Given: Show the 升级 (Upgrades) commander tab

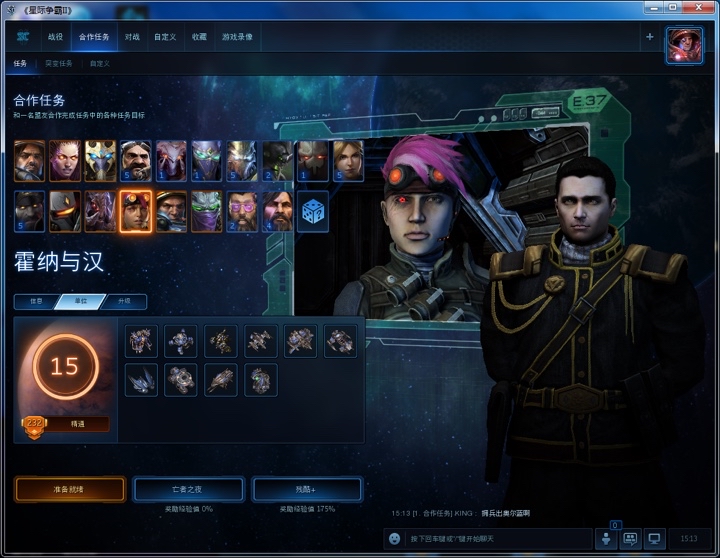Looking at the screenshot, I should [x=123, y=302].
